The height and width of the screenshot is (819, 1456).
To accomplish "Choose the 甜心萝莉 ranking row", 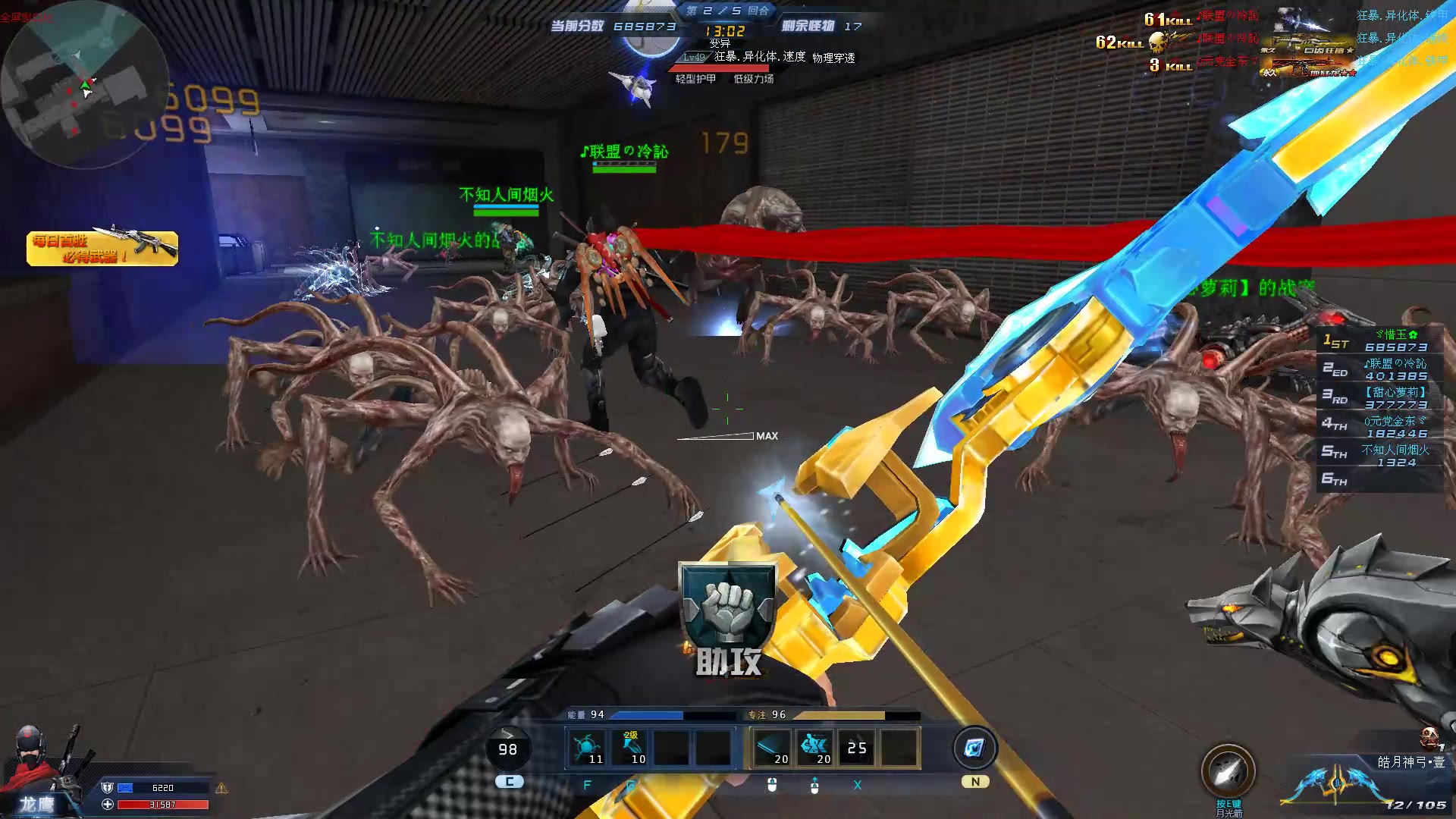I will coord(1380,398).
